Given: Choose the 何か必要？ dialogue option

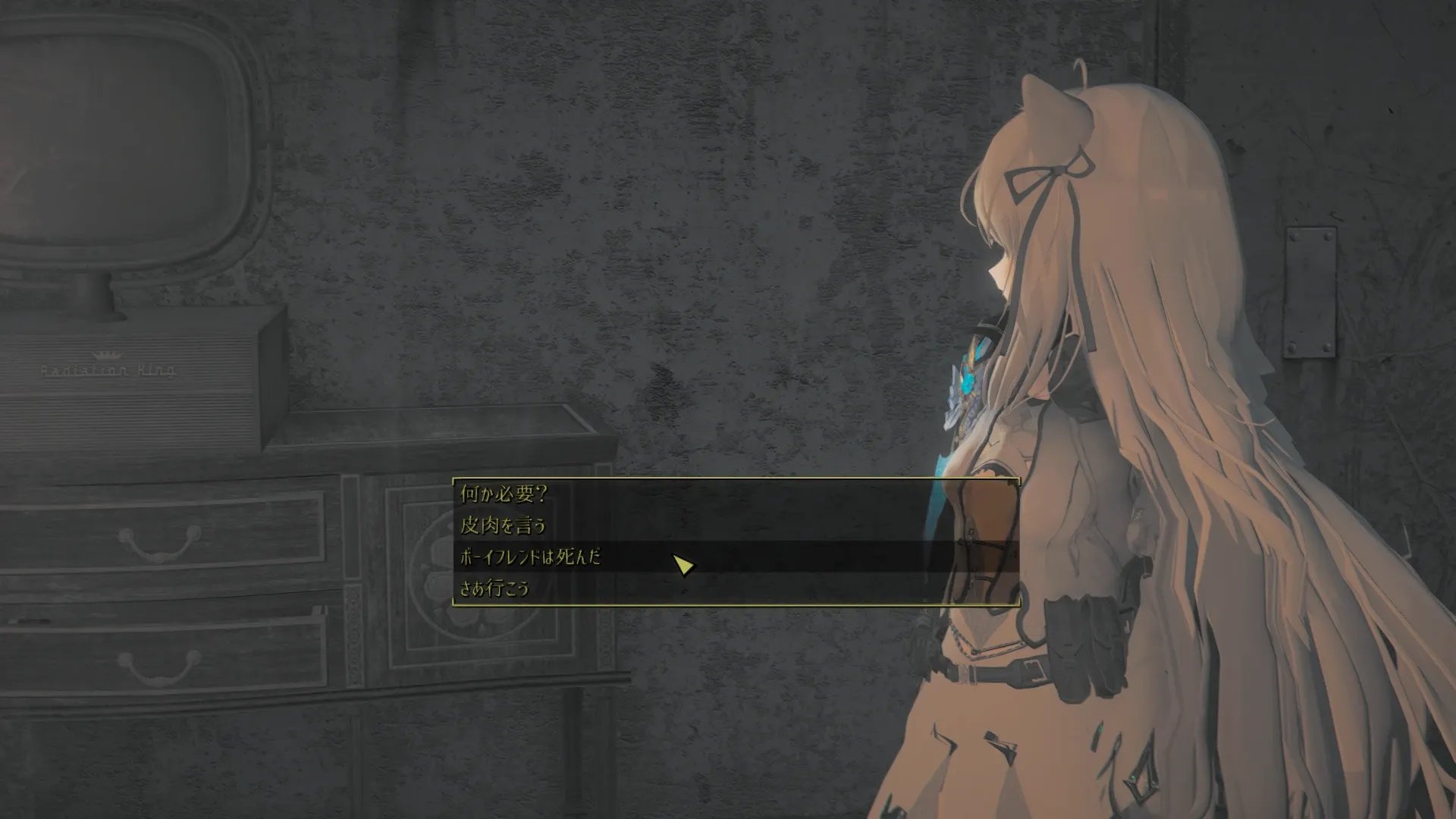Looking at the screenshot, I should (x=504, y=494).
